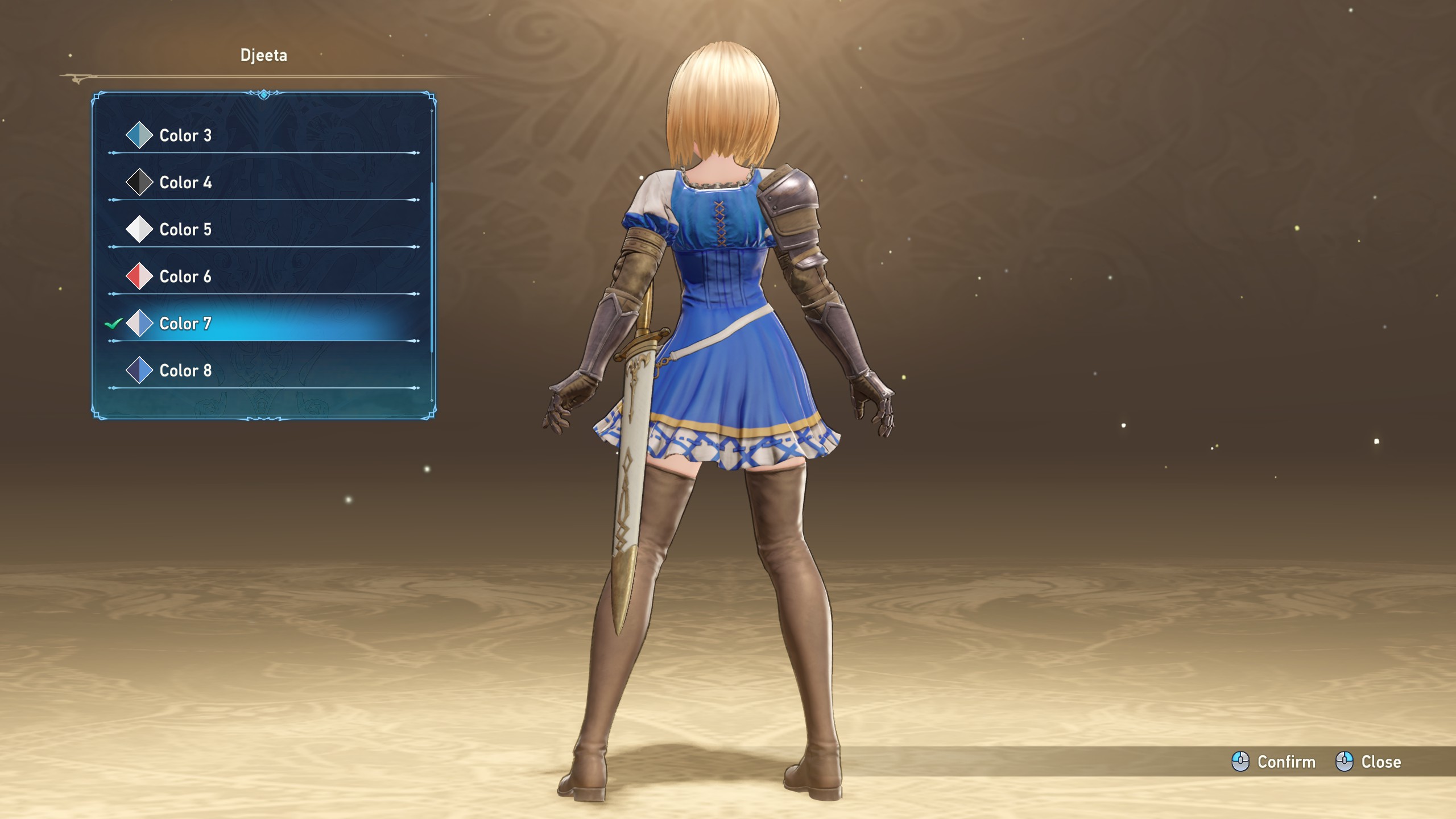Viewport: 1456px width, 819px height.
Task: Click the Confirm button
Action: (x=1274, y=762)
